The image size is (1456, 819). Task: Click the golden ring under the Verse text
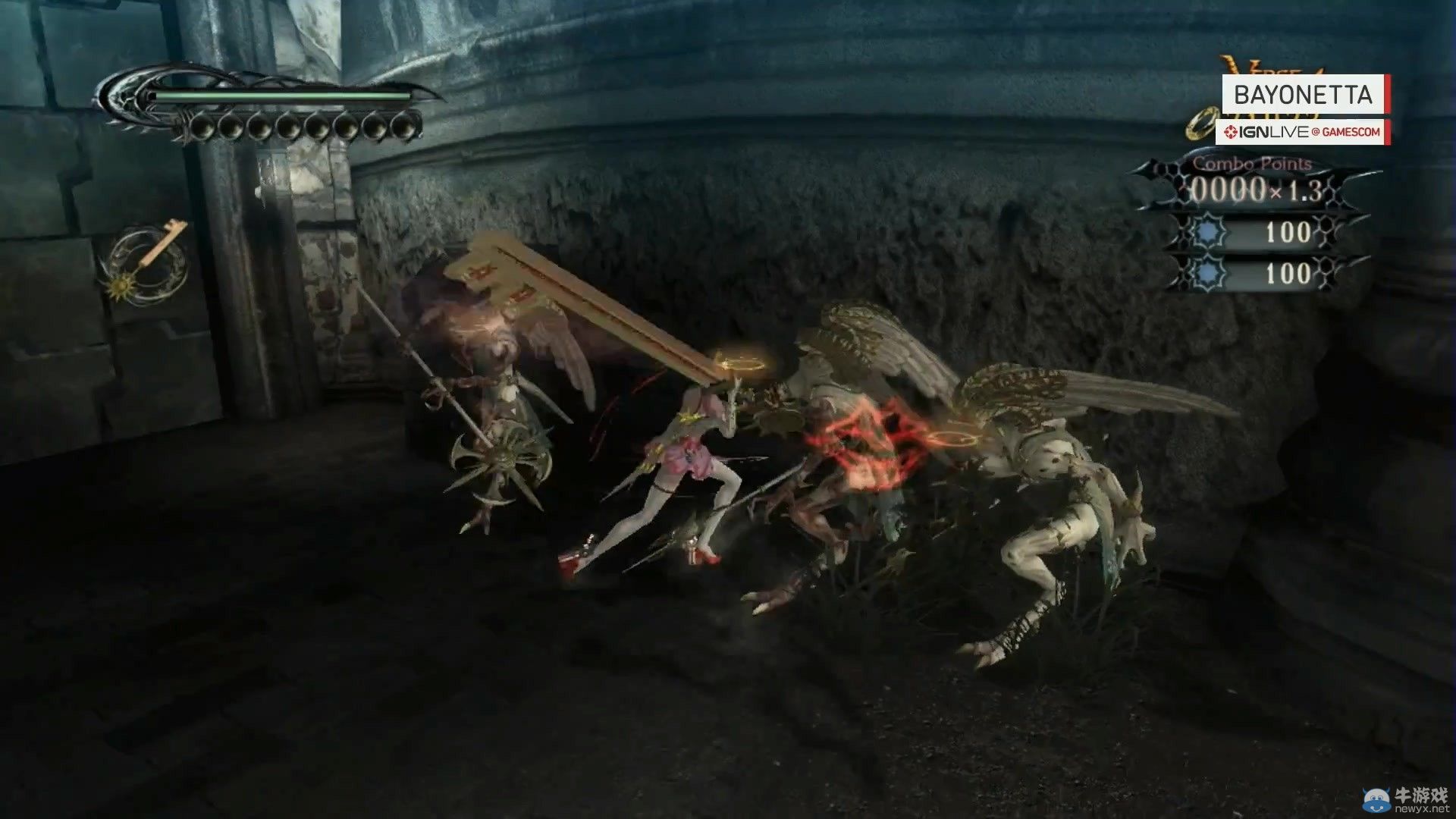point(1203,124)
